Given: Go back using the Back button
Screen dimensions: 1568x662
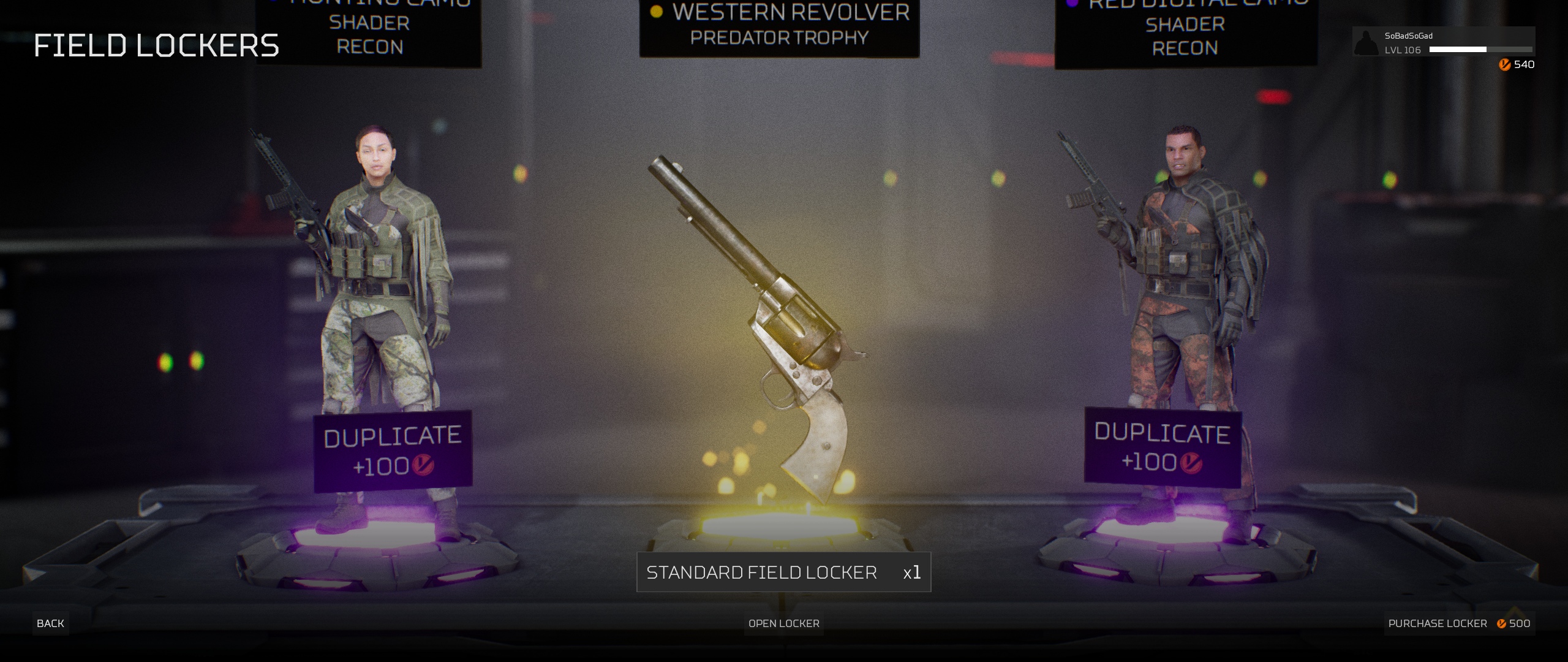Looking at the screenshot, I should point(50,623).
